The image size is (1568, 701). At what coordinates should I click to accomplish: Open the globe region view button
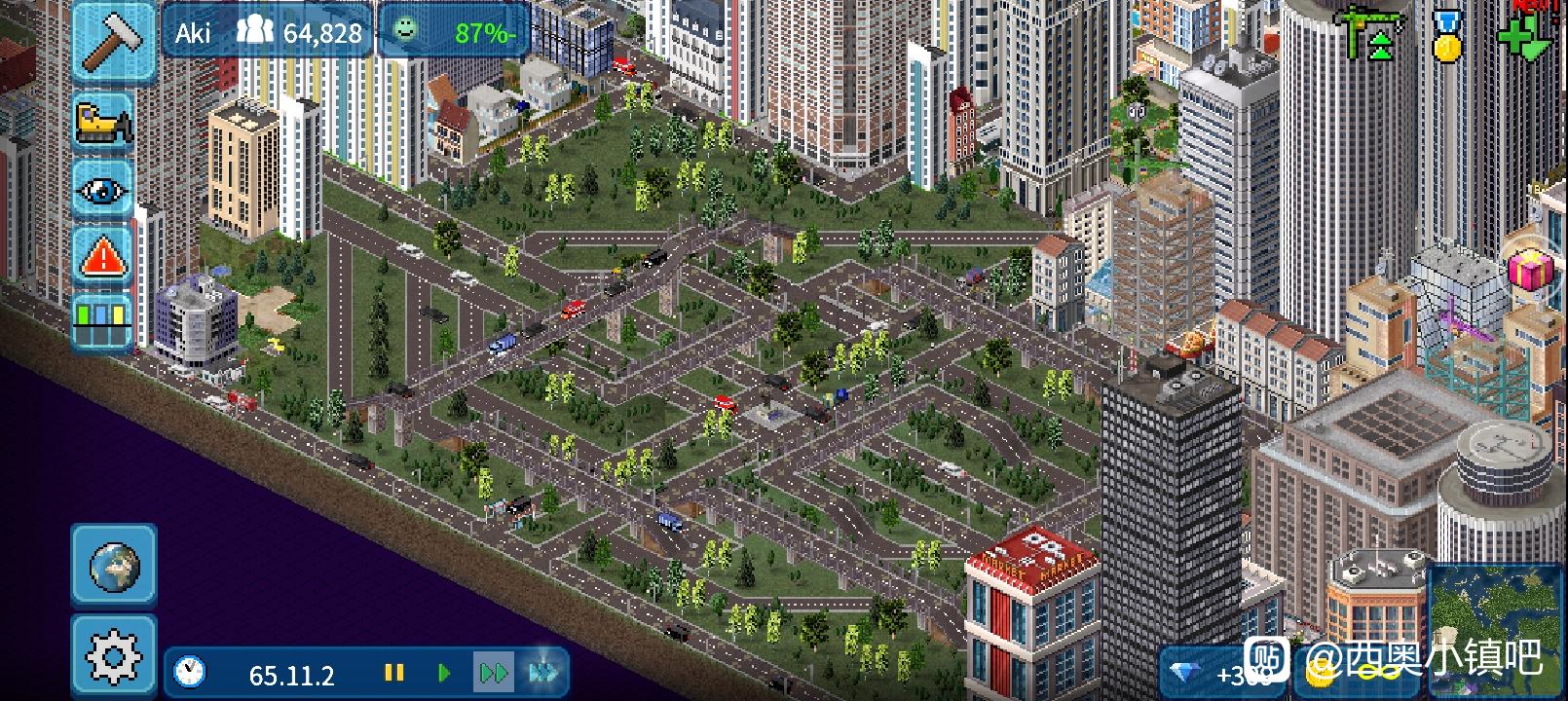click(114, 565)
